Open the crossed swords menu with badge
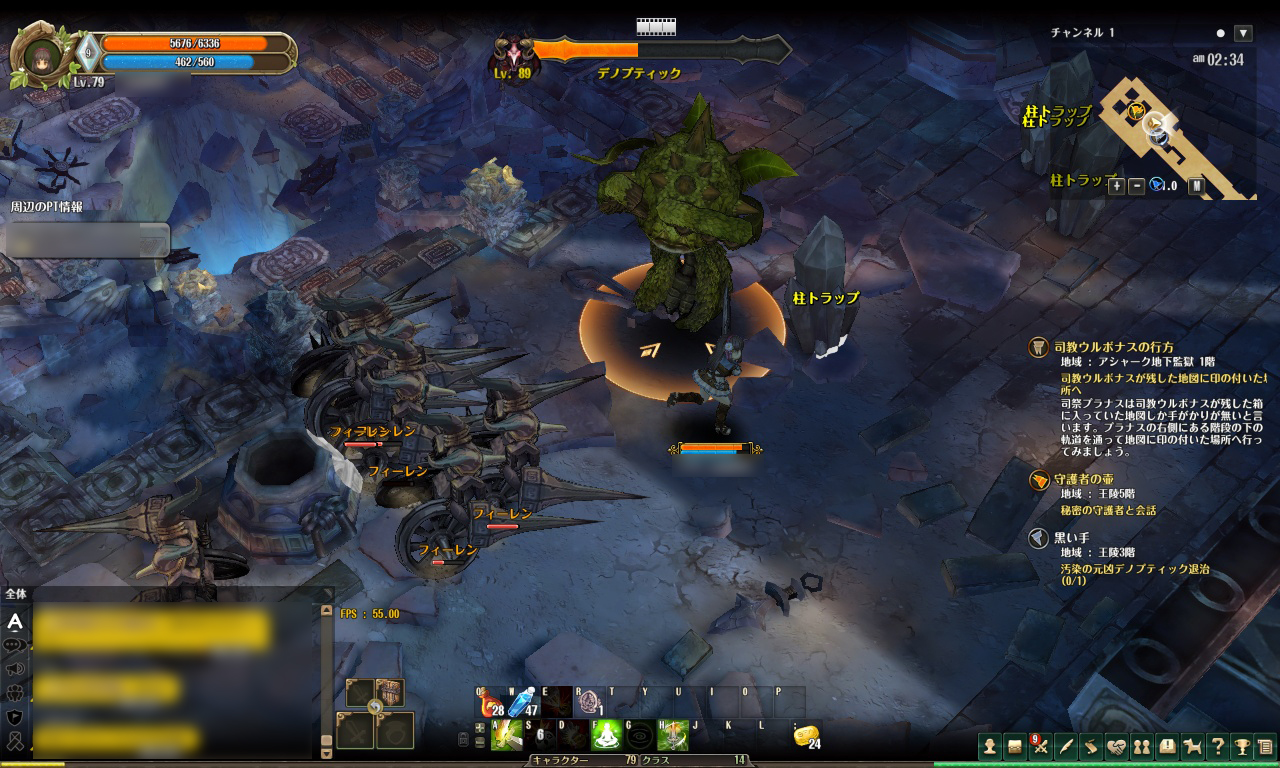Screen dimensions: 1280x768 click(x=1040, y=746)
